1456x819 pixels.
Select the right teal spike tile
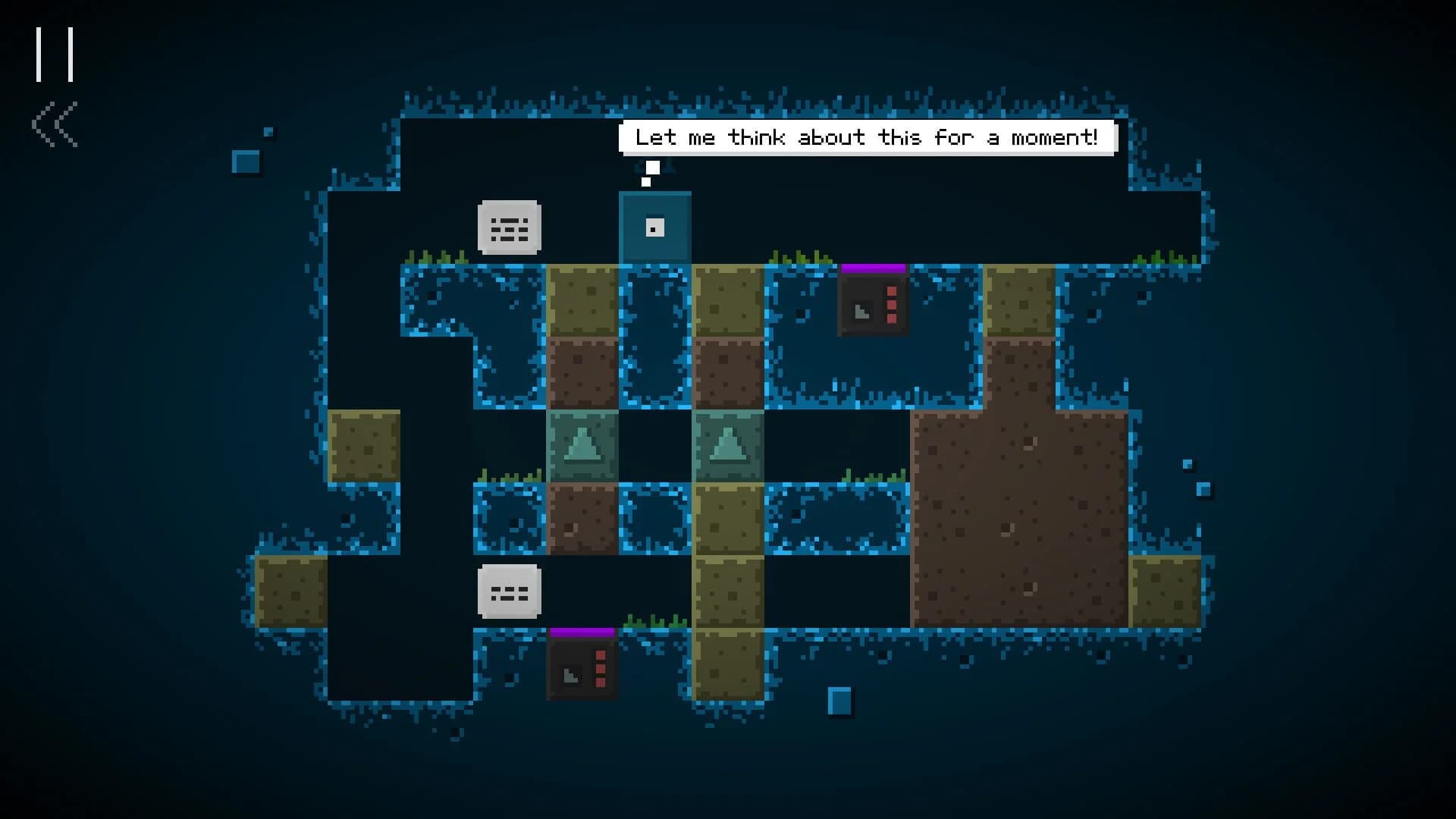click(728, 446)
